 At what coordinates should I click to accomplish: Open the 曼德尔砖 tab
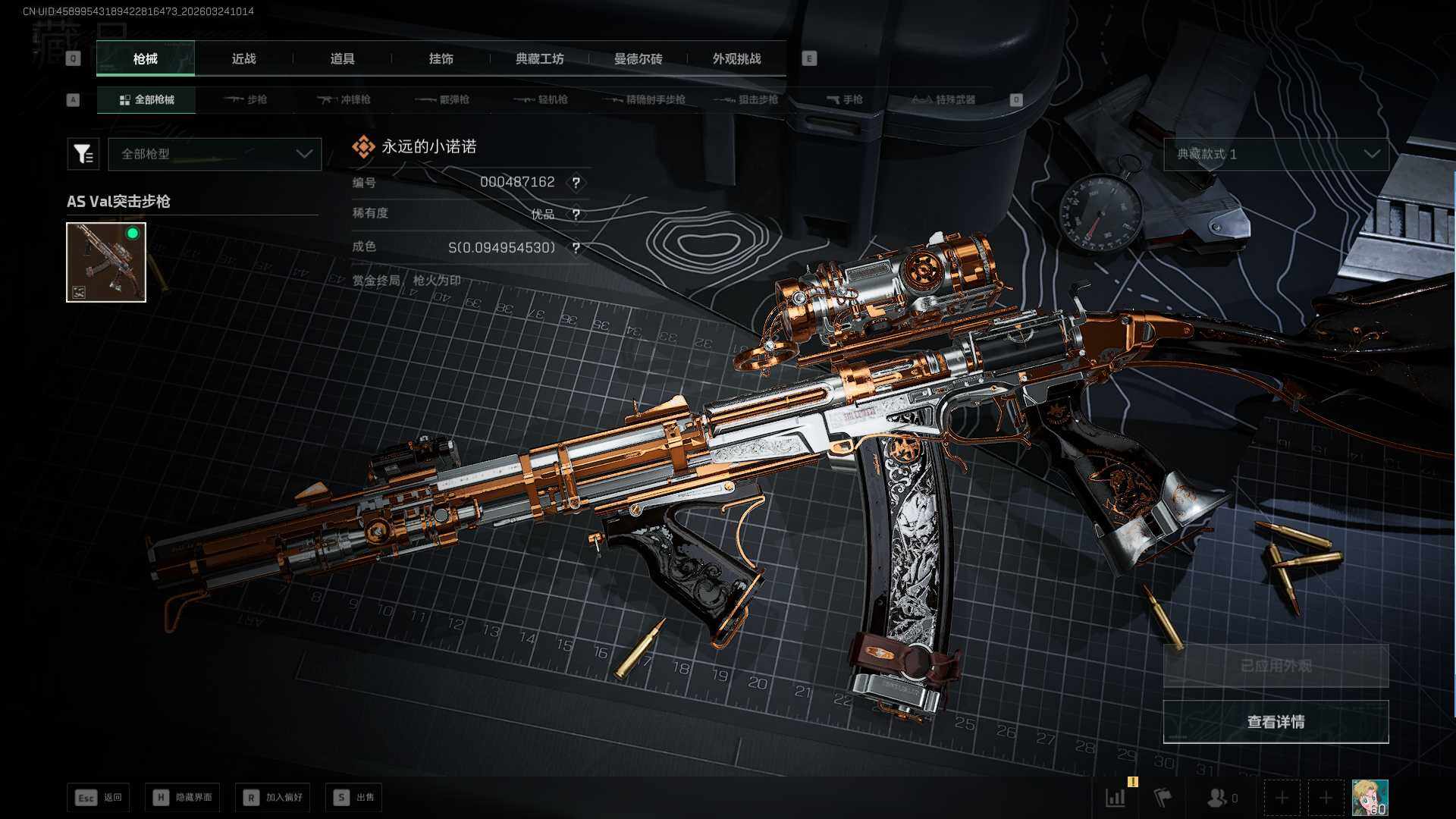638,59
